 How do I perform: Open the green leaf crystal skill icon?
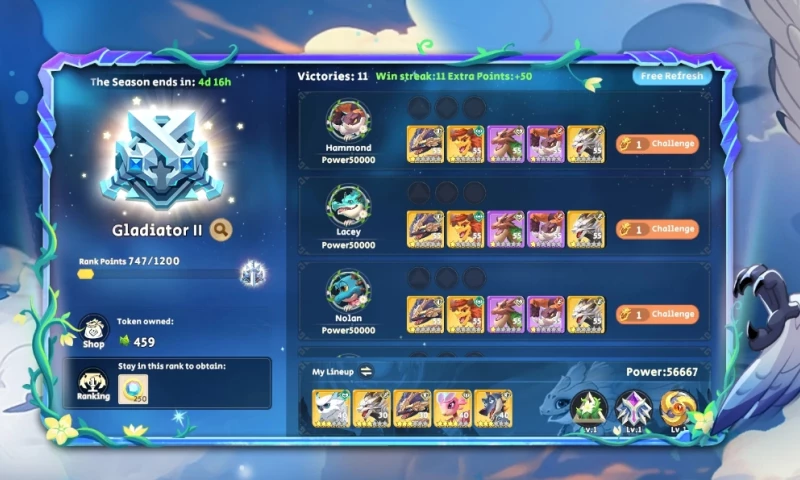click(x=588, y=409)
